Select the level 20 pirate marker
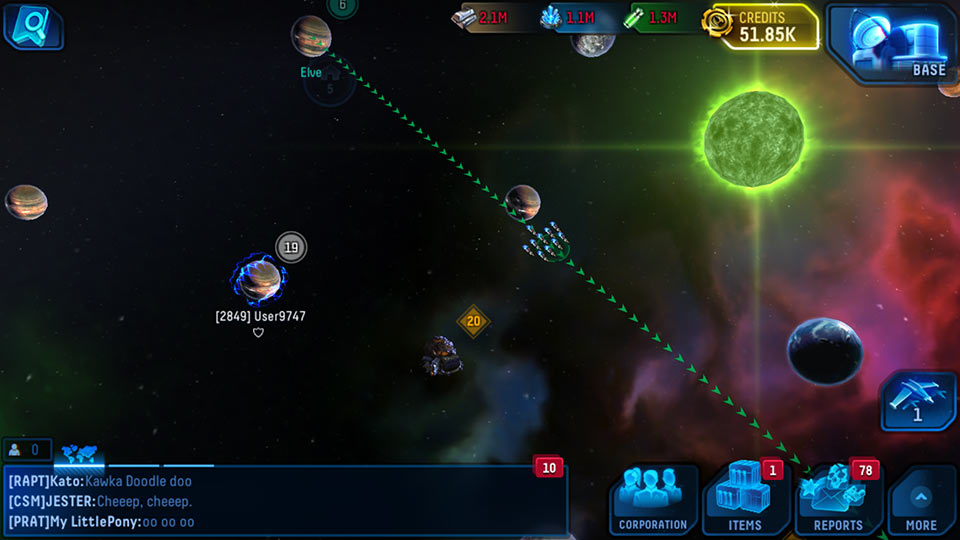Screen dimensions: 960x540 coord(473,321)
